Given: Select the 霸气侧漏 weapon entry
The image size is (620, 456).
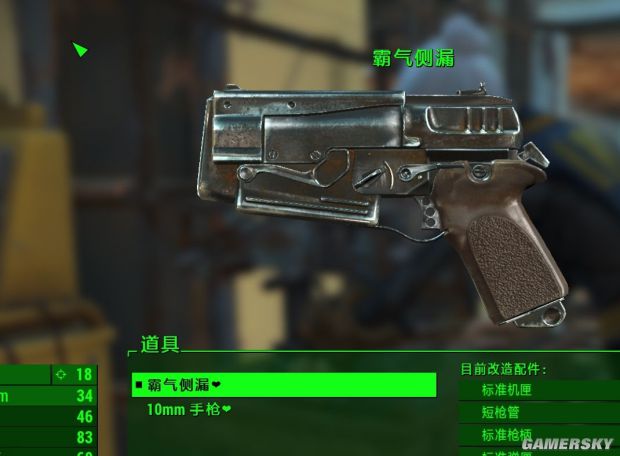Looking at the screenshot, I should pos(283,385).
